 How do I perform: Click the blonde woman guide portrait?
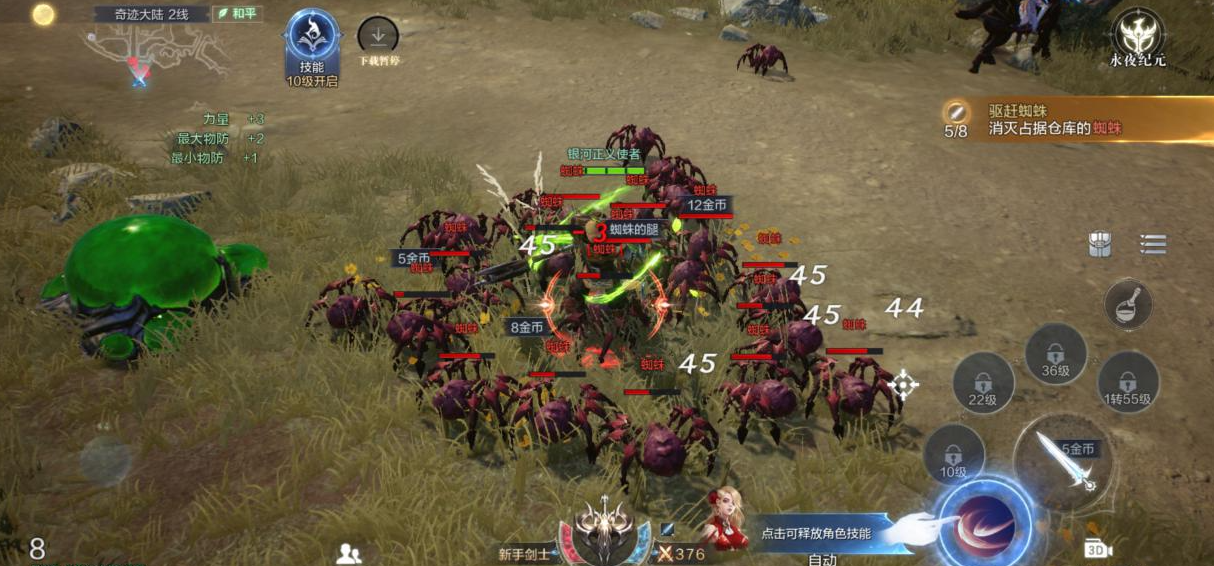pos(726,518)
